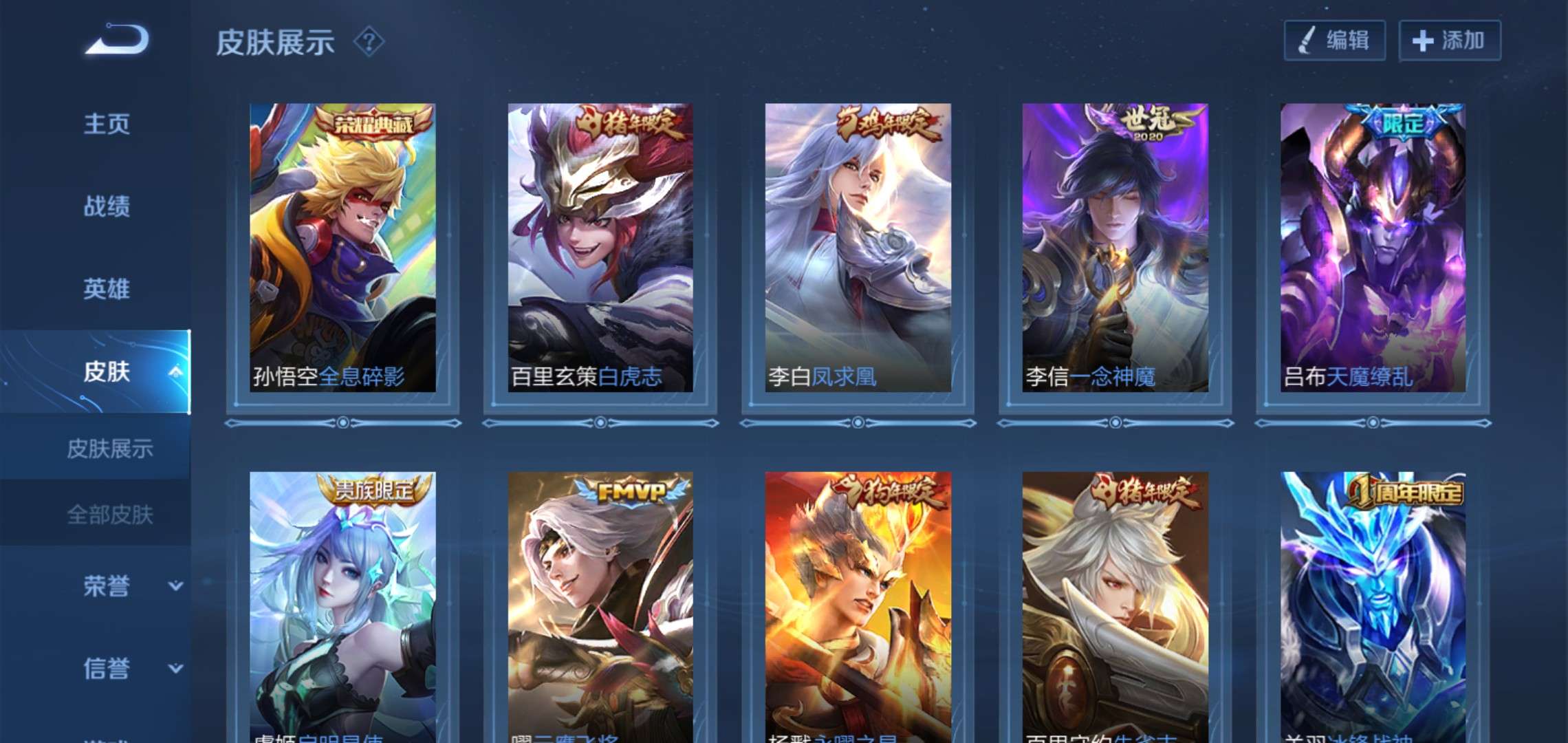Open the 英雄 page from the sidebar

click(108, 289)
